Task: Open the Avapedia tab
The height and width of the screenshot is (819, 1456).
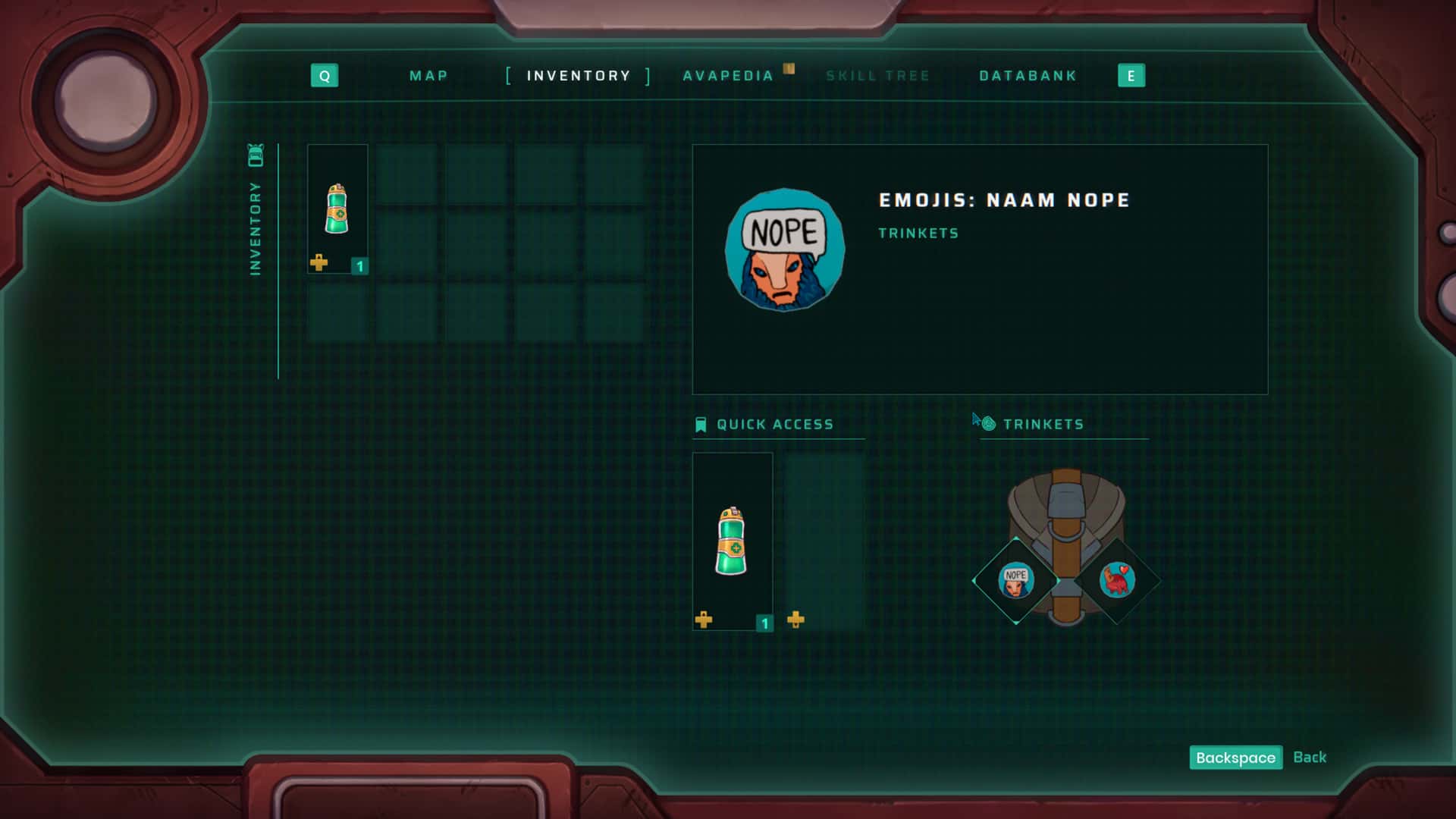Action: [x=728, y=76]
